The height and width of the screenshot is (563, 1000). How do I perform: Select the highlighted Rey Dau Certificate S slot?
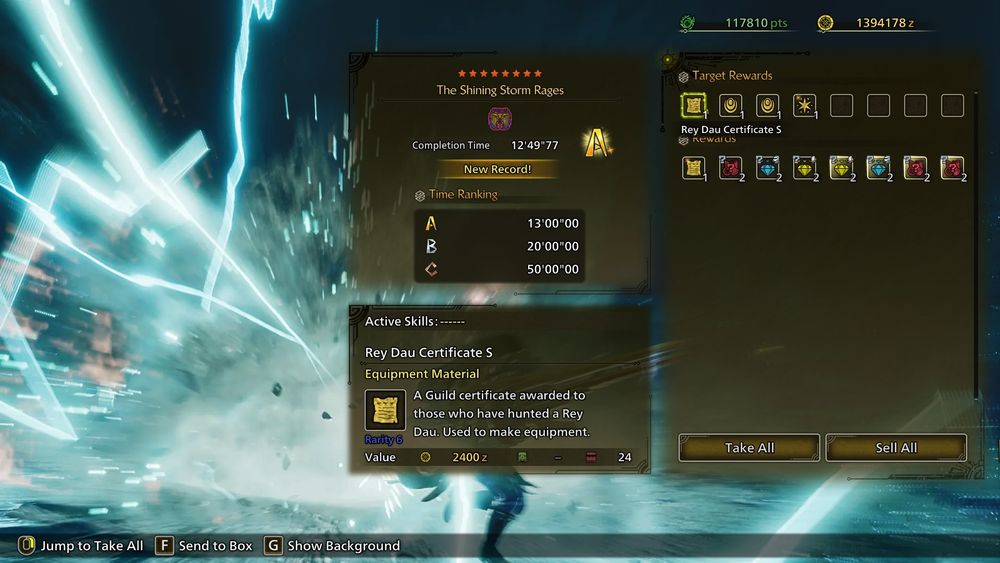(x=694, y=105)
